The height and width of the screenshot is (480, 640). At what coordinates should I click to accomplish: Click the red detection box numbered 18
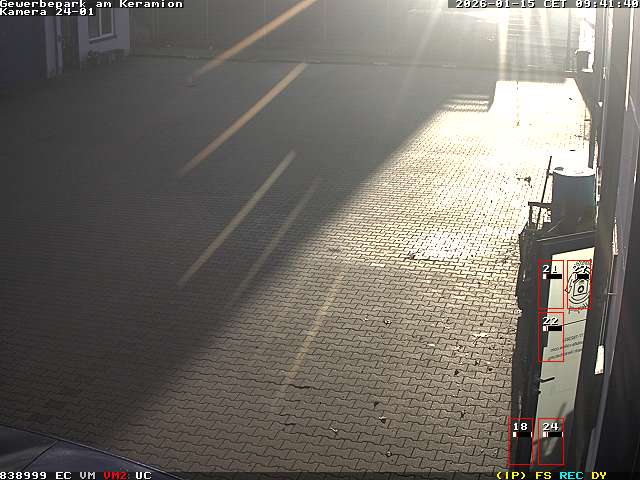520,442
